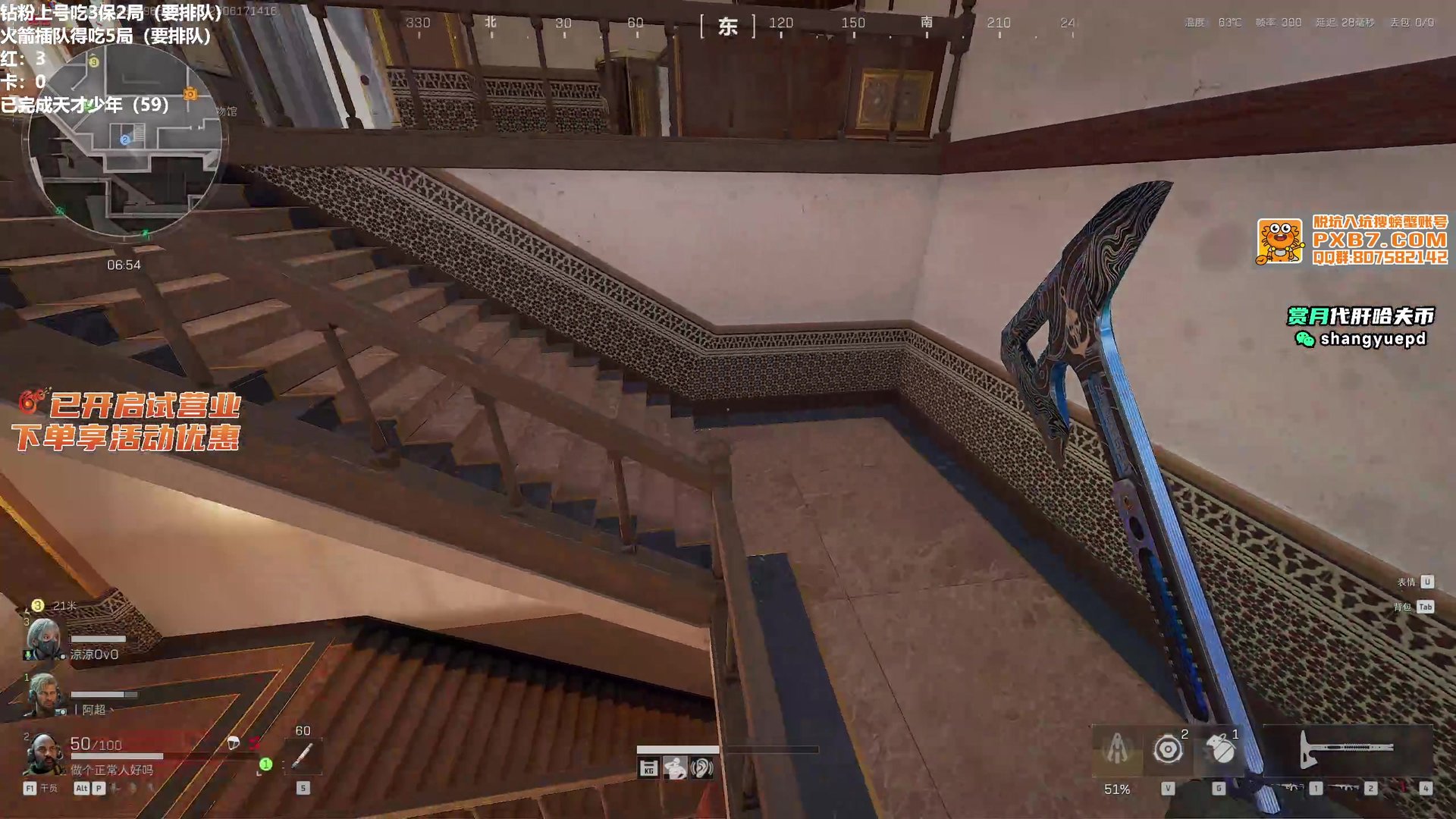Select the frag grenade slot

click(1219, 751)
